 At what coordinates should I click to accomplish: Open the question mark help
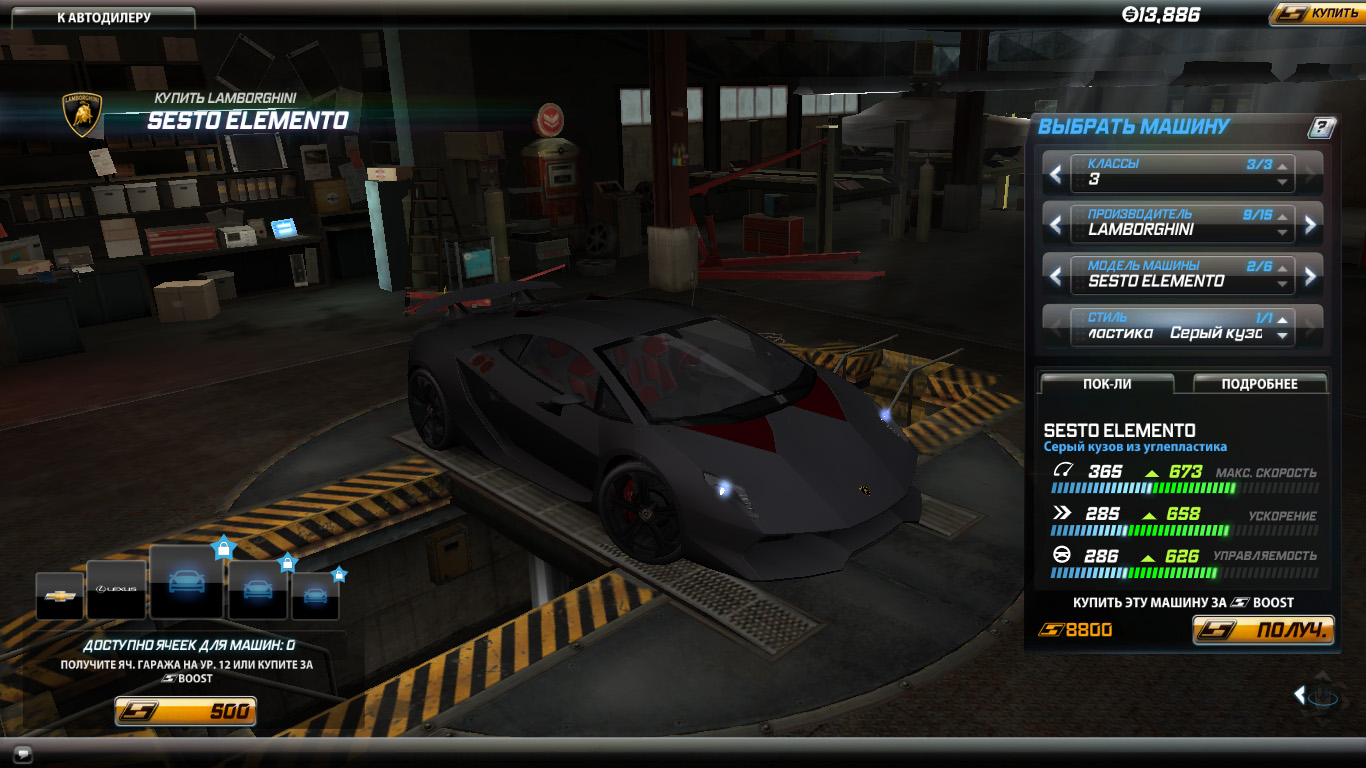pyautogui.click(x=1321, y=127)
